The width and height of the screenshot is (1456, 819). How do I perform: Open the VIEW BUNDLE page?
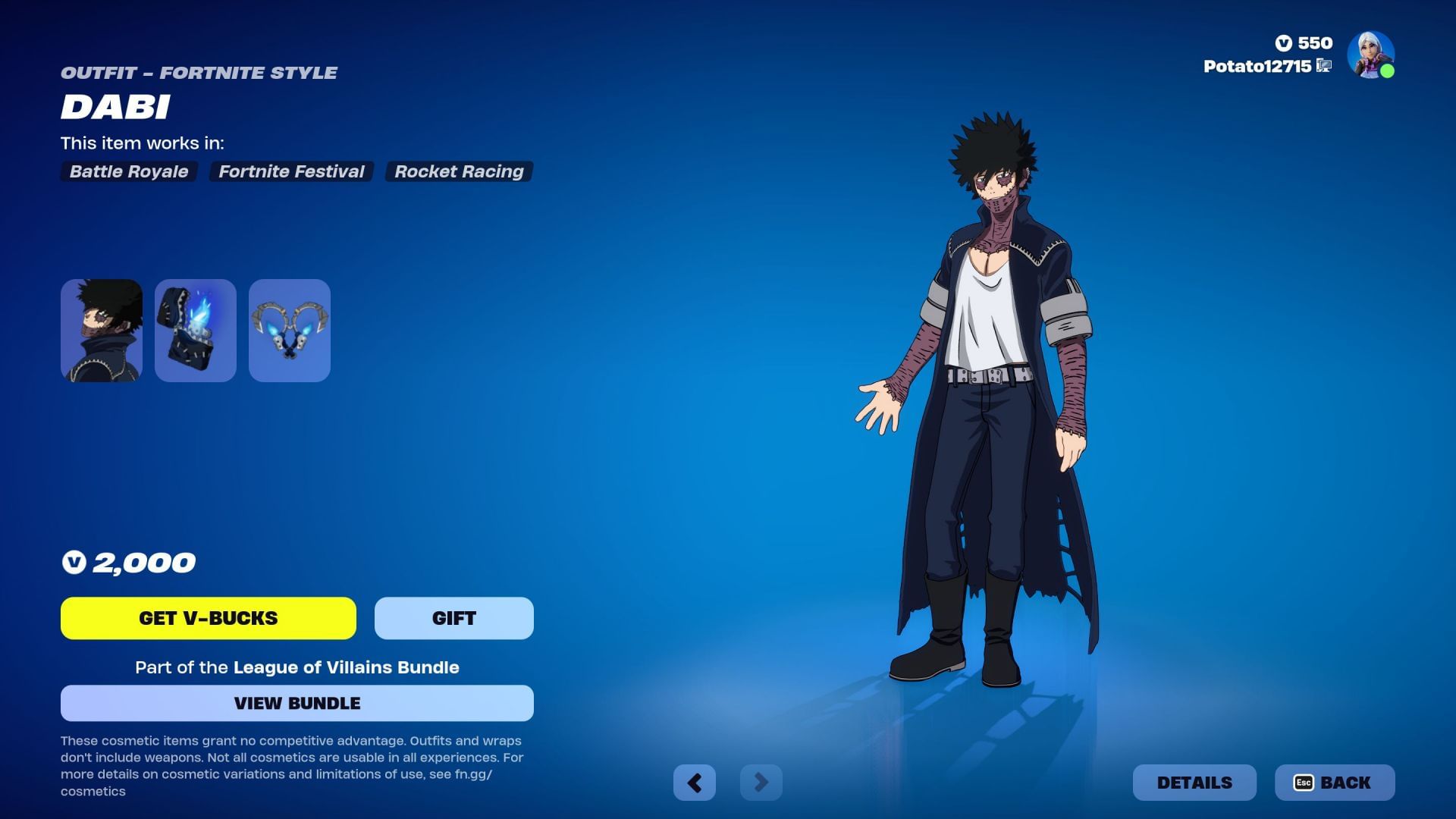click(297, 703)
